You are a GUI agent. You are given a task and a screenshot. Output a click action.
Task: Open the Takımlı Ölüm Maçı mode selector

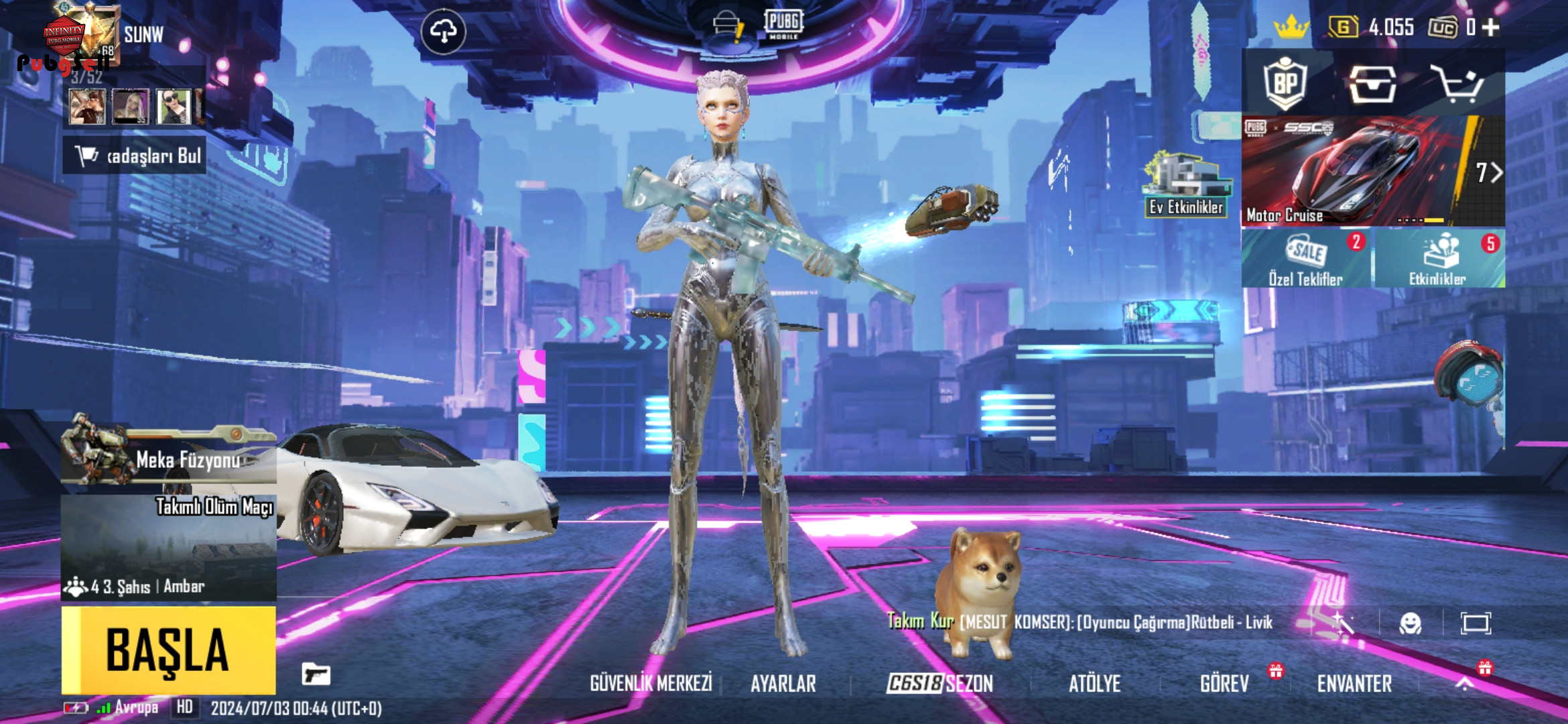click(168, 547)
